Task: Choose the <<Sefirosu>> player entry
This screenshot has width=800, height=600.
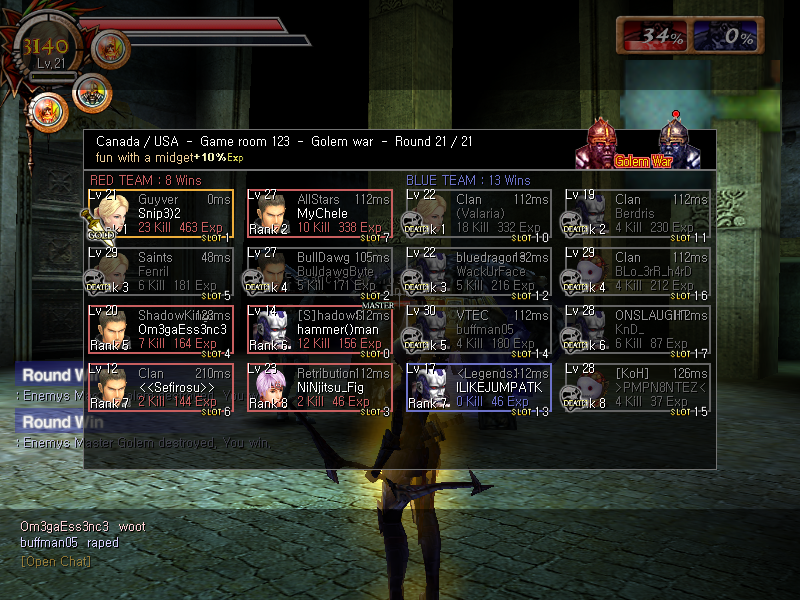Action: point(162,388)
